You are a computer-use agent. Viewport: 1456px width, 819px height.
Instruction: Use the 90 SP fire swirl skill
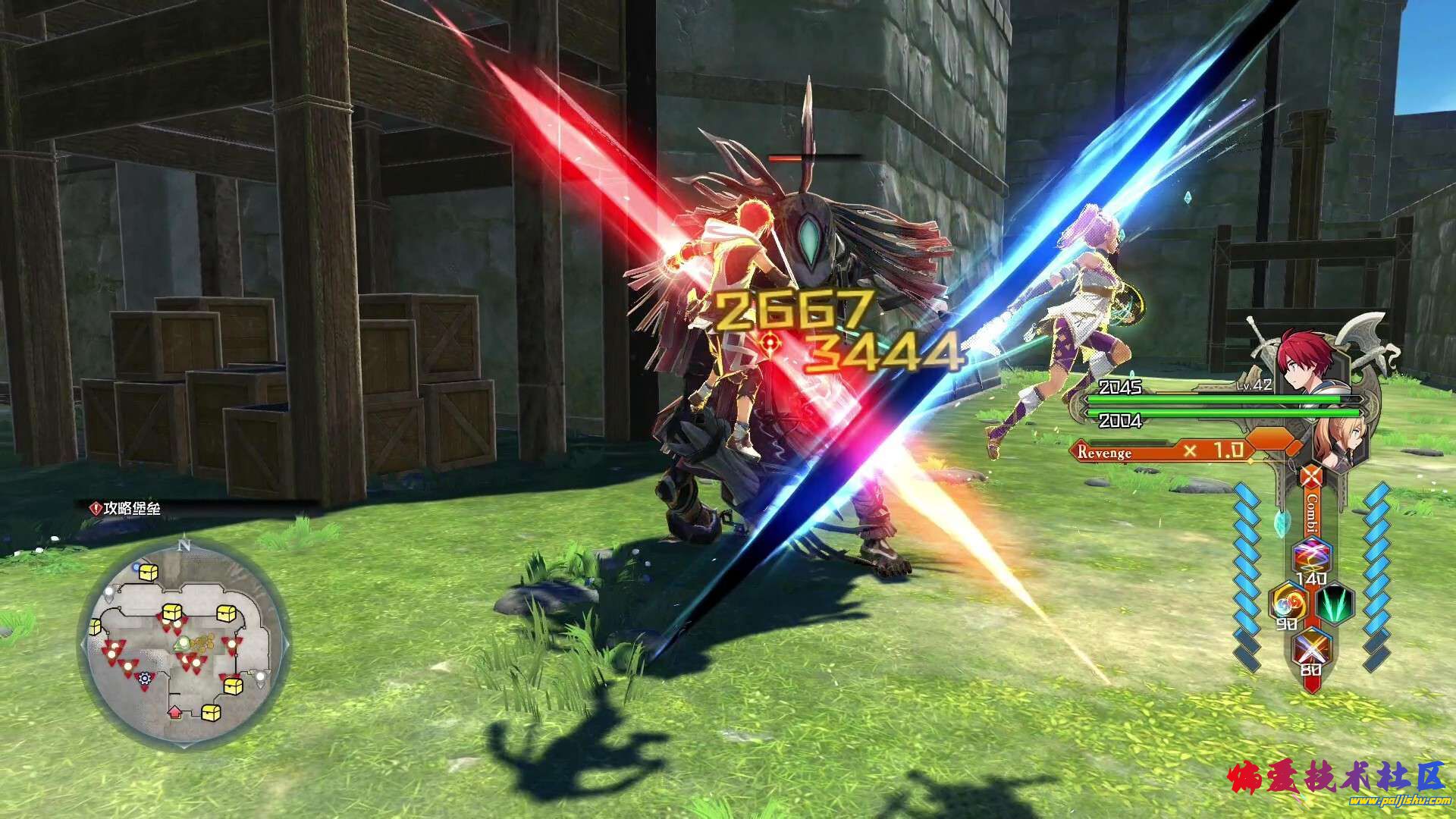click(x=1288, y=603)
